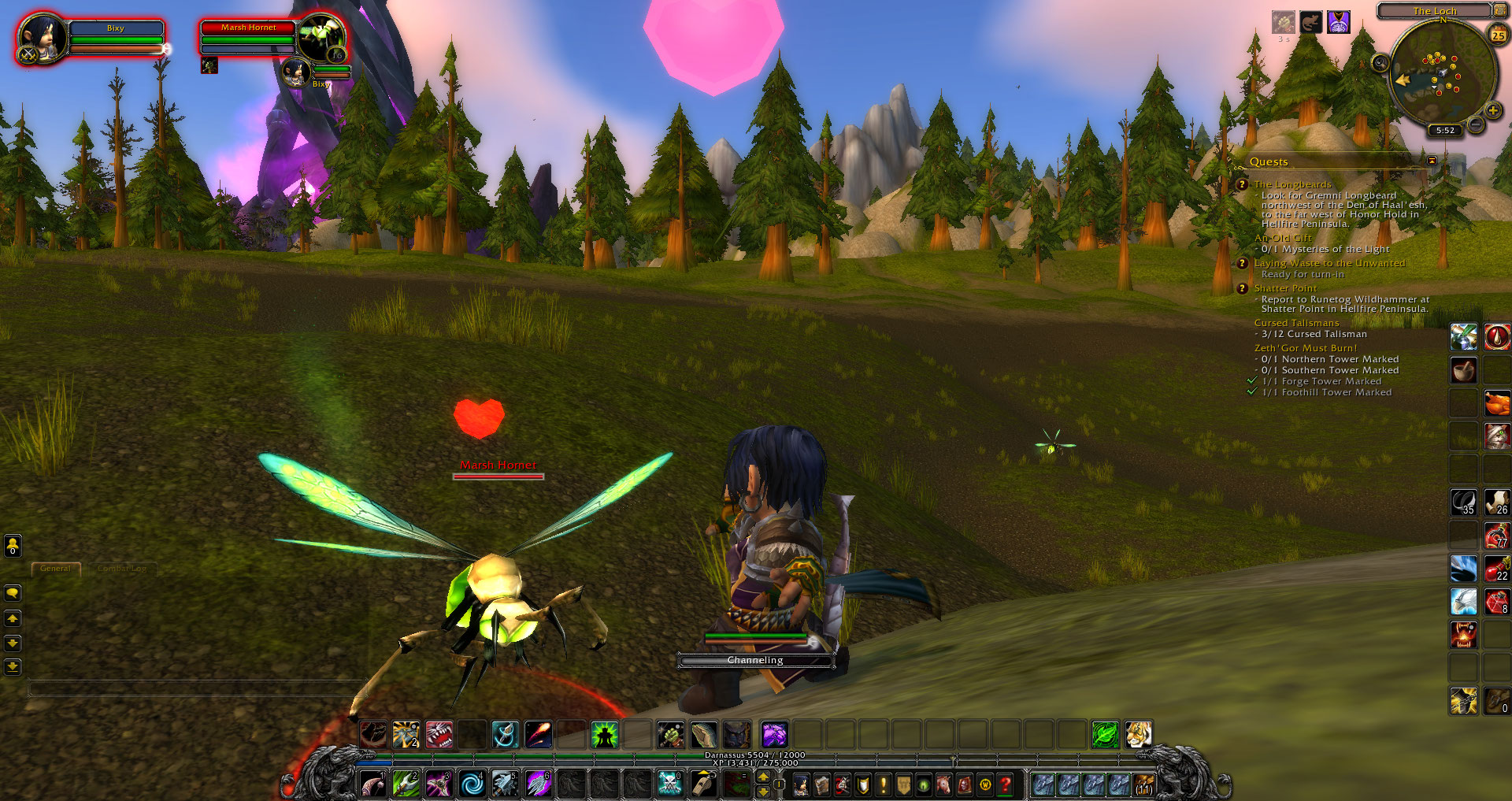Activate the blue swirl ability in slot 4
Viewport: 1512px width, 801px height.
tap(472, 784)
